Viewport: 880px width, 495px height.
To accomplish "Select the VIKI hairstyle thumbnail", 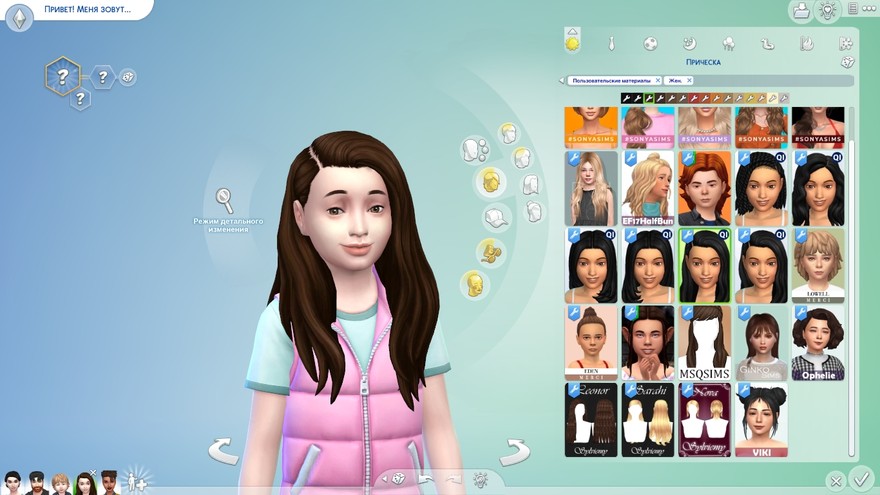I will (x=761, y=419).
